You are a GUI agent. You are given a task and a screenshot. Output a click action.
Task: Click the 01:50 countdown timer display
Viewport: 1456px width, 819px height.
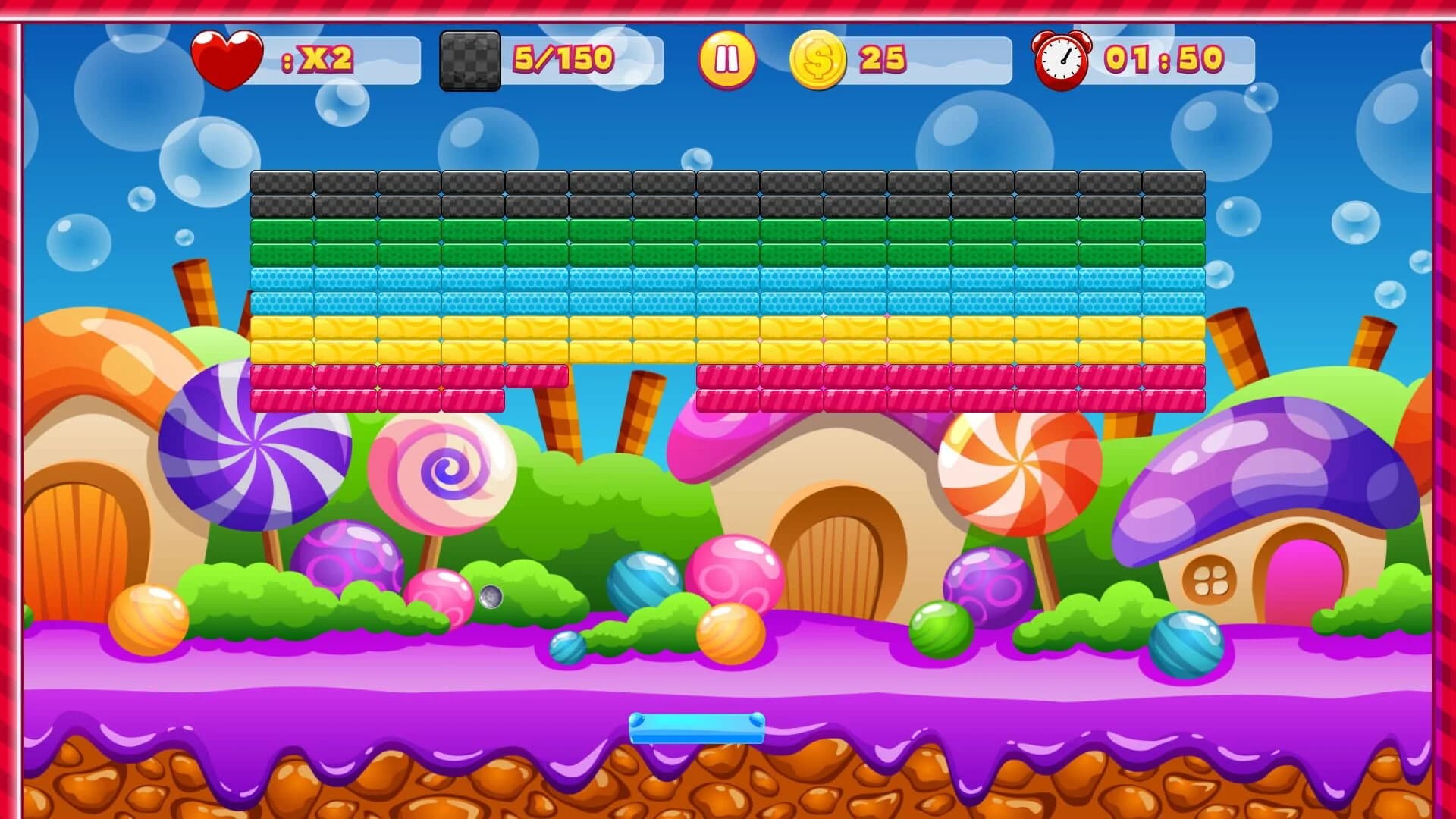[1164, 61]
